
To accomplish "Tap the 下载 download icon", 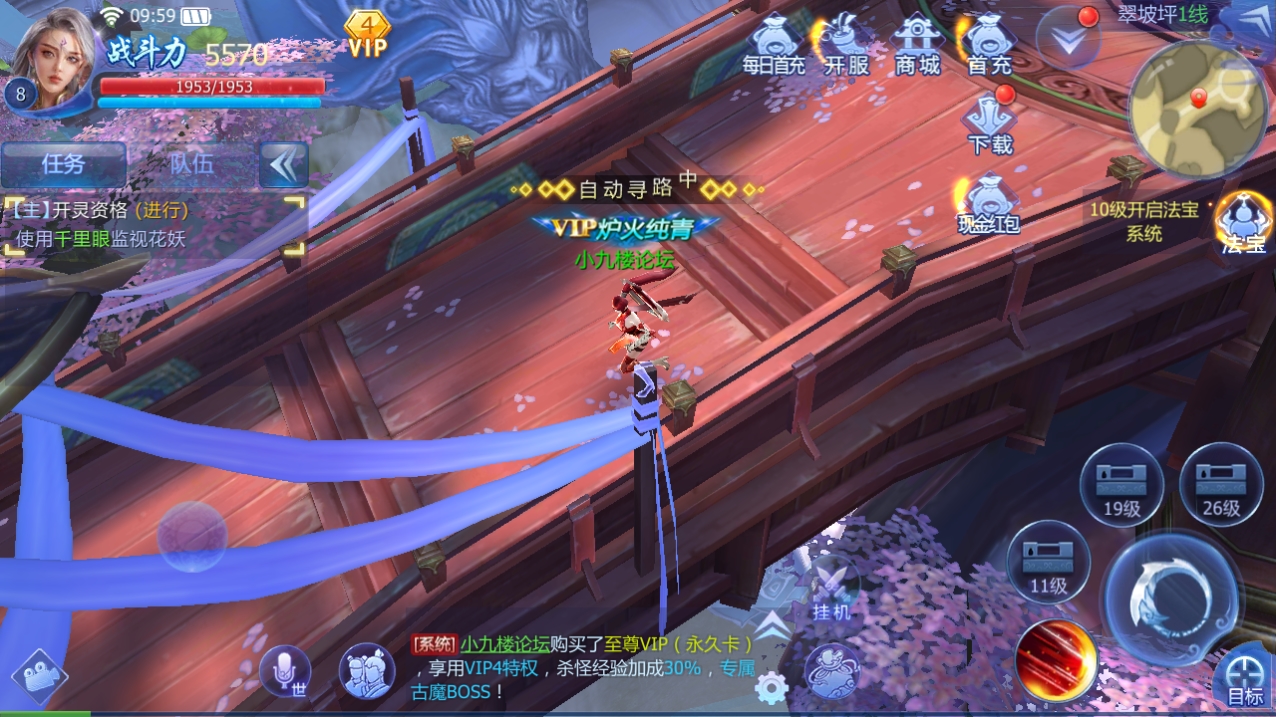I will pyautogui.click(x=990, y=123).
